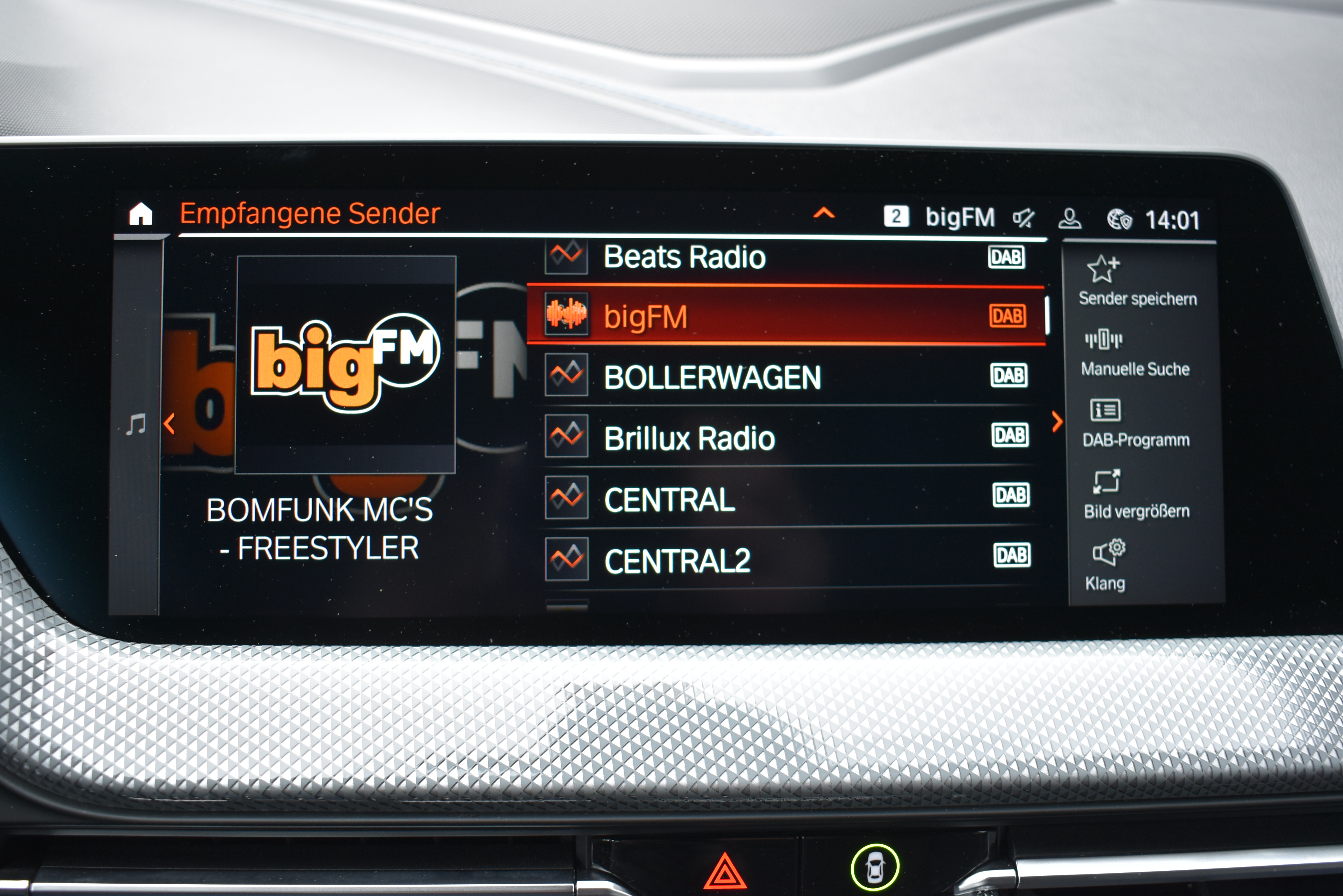Open Manuelle Suche manual search

(x=1135, y=353)
